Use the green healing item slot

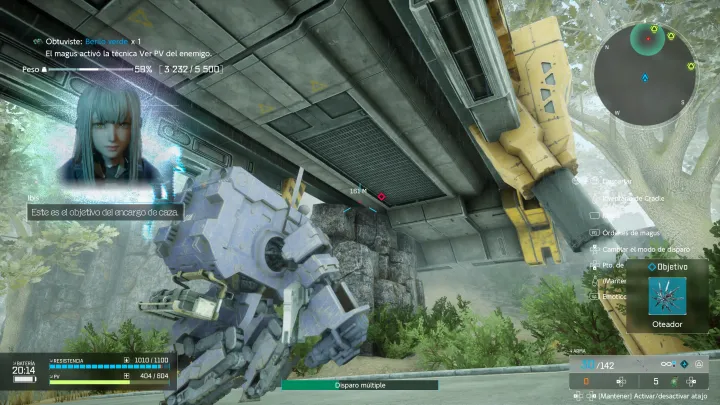[674, 380]
